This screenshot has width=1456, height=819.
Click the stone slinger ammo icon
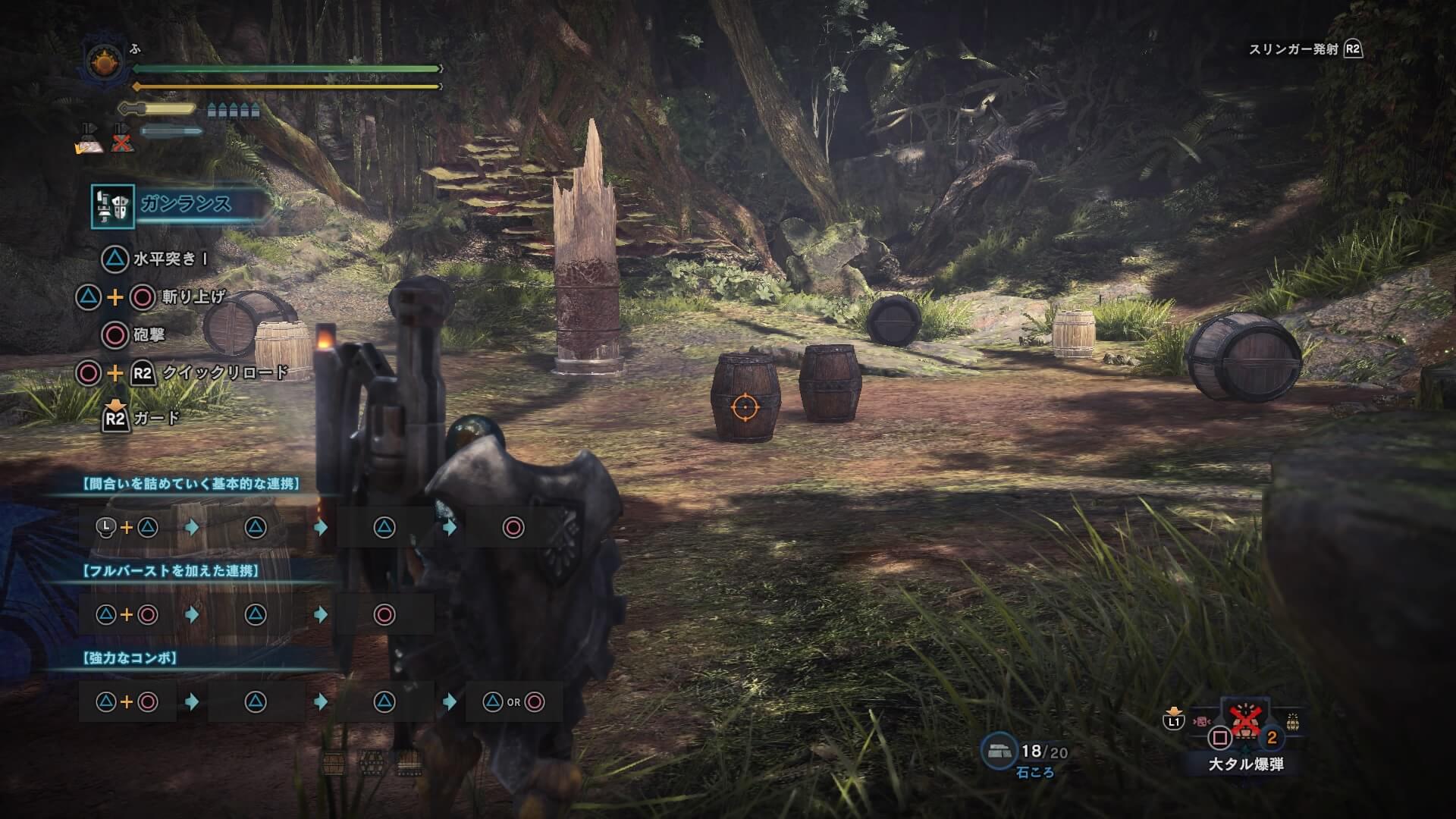[998, 750]
